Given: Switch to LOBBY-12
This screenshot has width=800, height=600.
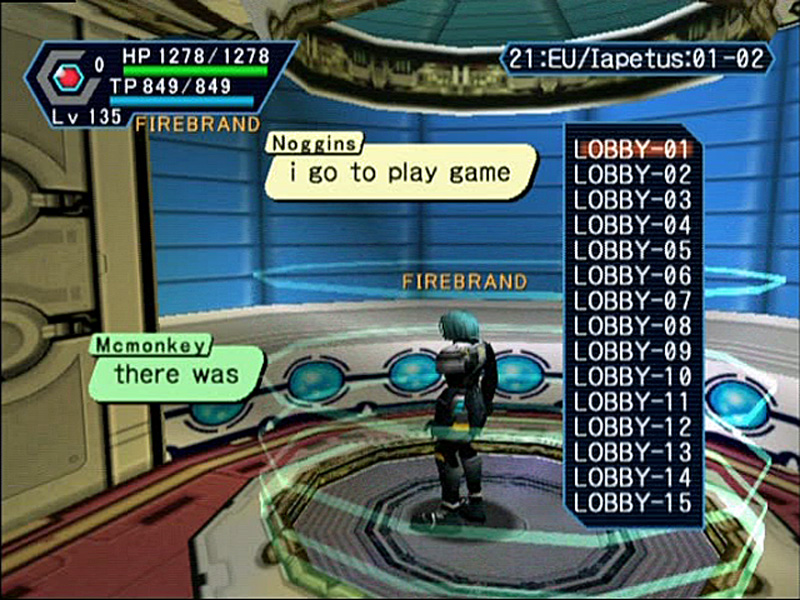Looking at the screenshot, I should 632,427.
